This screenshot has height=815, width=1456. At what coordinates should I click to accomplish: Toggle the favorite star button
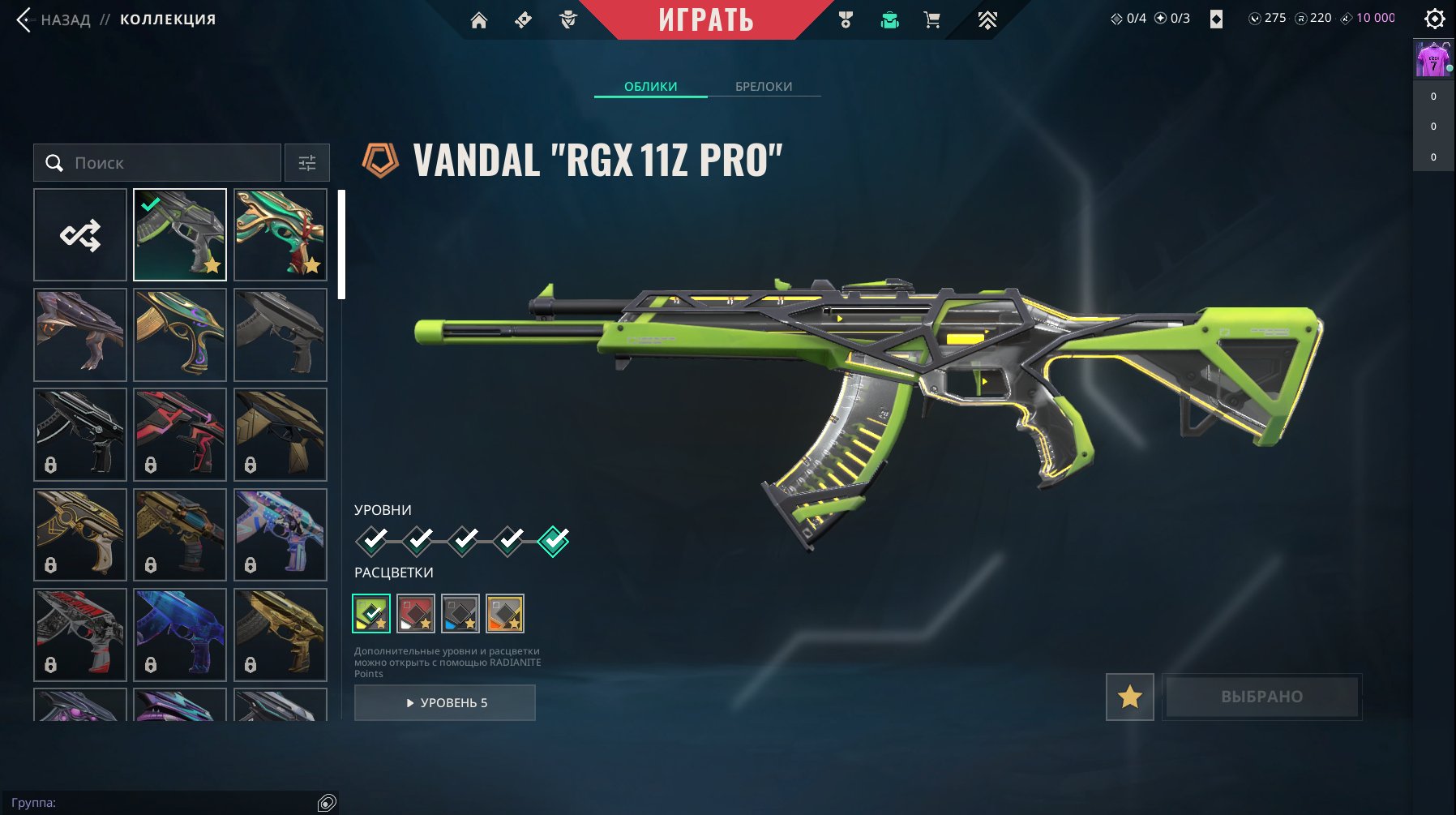pos(1129,697)
